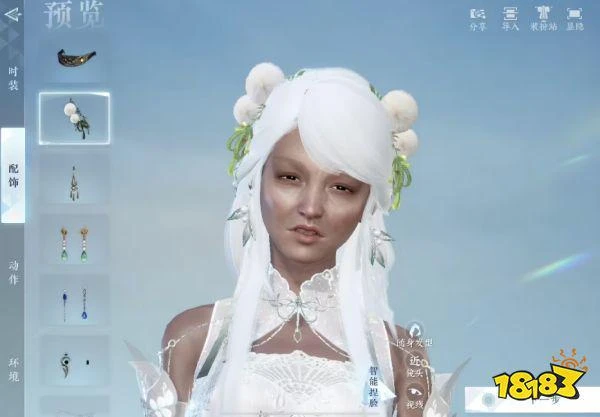
Task: Open the 导入 (import) option
Action: click(510, 18)
